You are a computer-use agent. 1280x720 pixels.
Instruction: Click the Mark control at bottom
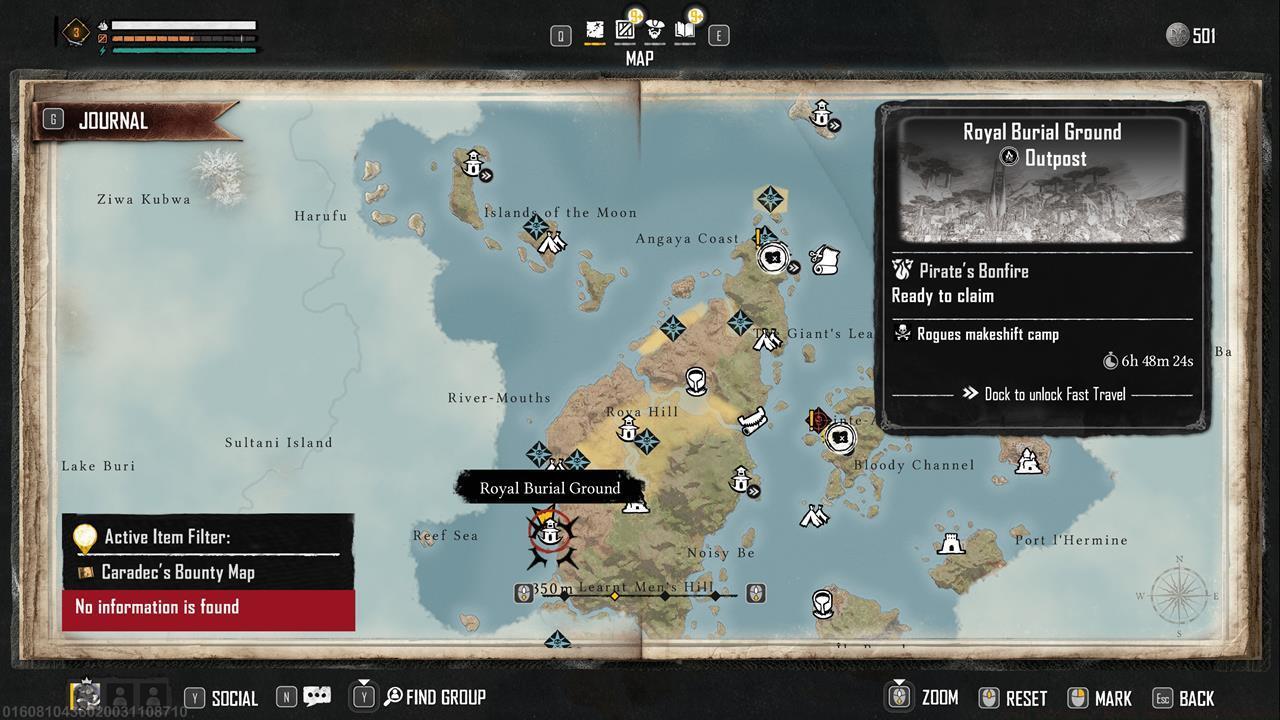(x=1100, y=697)
